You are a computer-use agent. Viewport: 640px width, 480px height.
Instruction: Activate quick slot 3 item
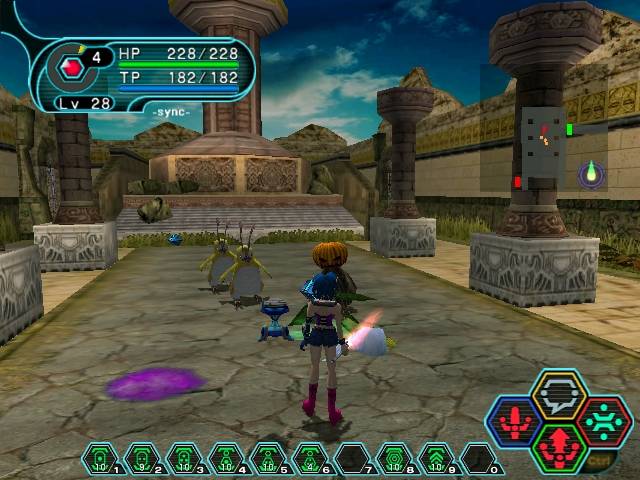183,459
